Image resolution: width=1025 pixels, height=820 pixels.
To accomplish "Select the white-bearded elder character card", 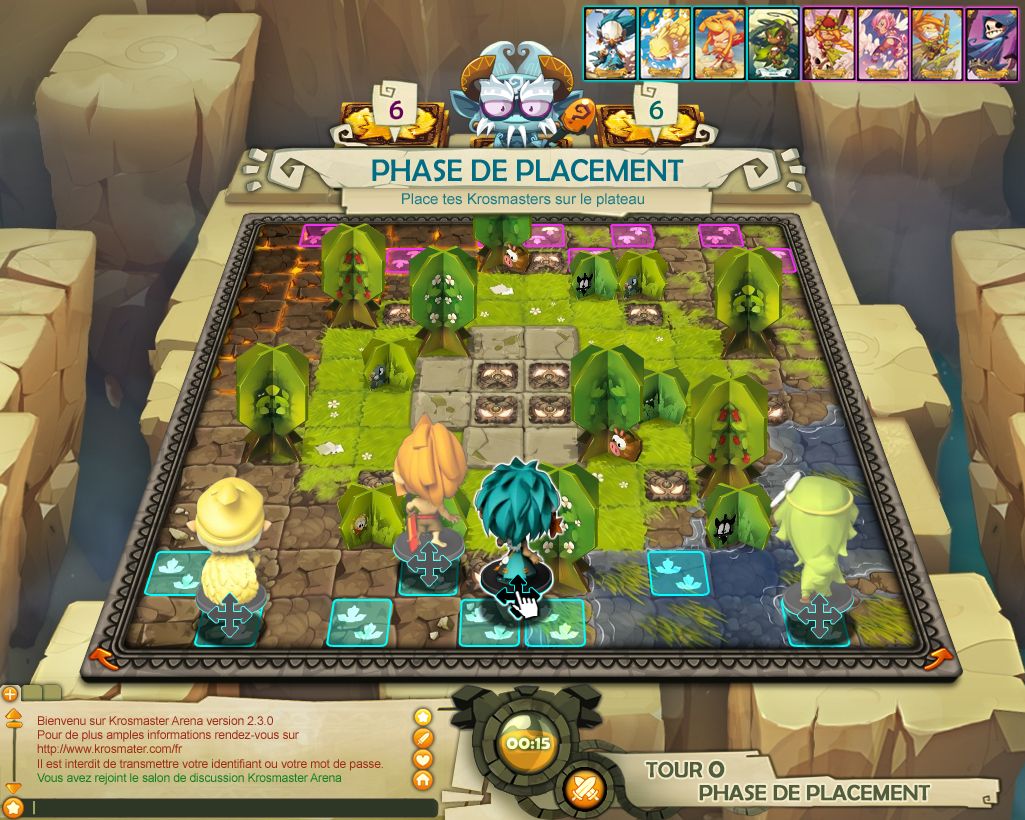I will (x=610, y=43).
